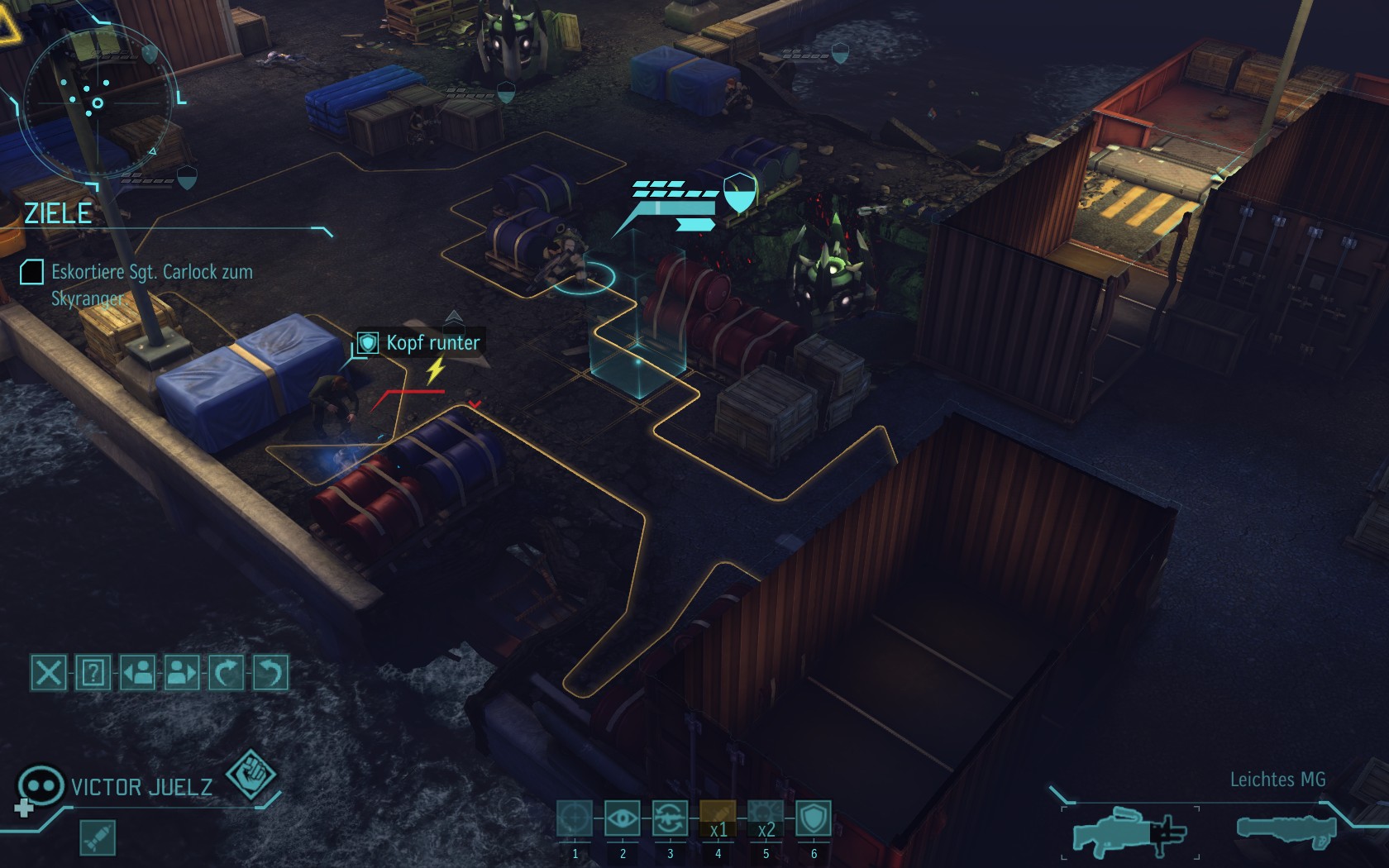Click the X end-turn button
The width and height of the screenshot is (1389, 868).
point(48,673)
